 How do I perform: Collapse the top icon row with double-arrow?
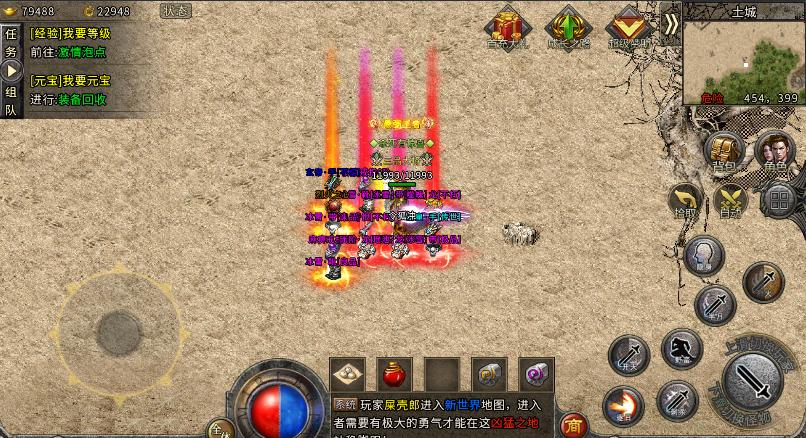pos(671,24)
